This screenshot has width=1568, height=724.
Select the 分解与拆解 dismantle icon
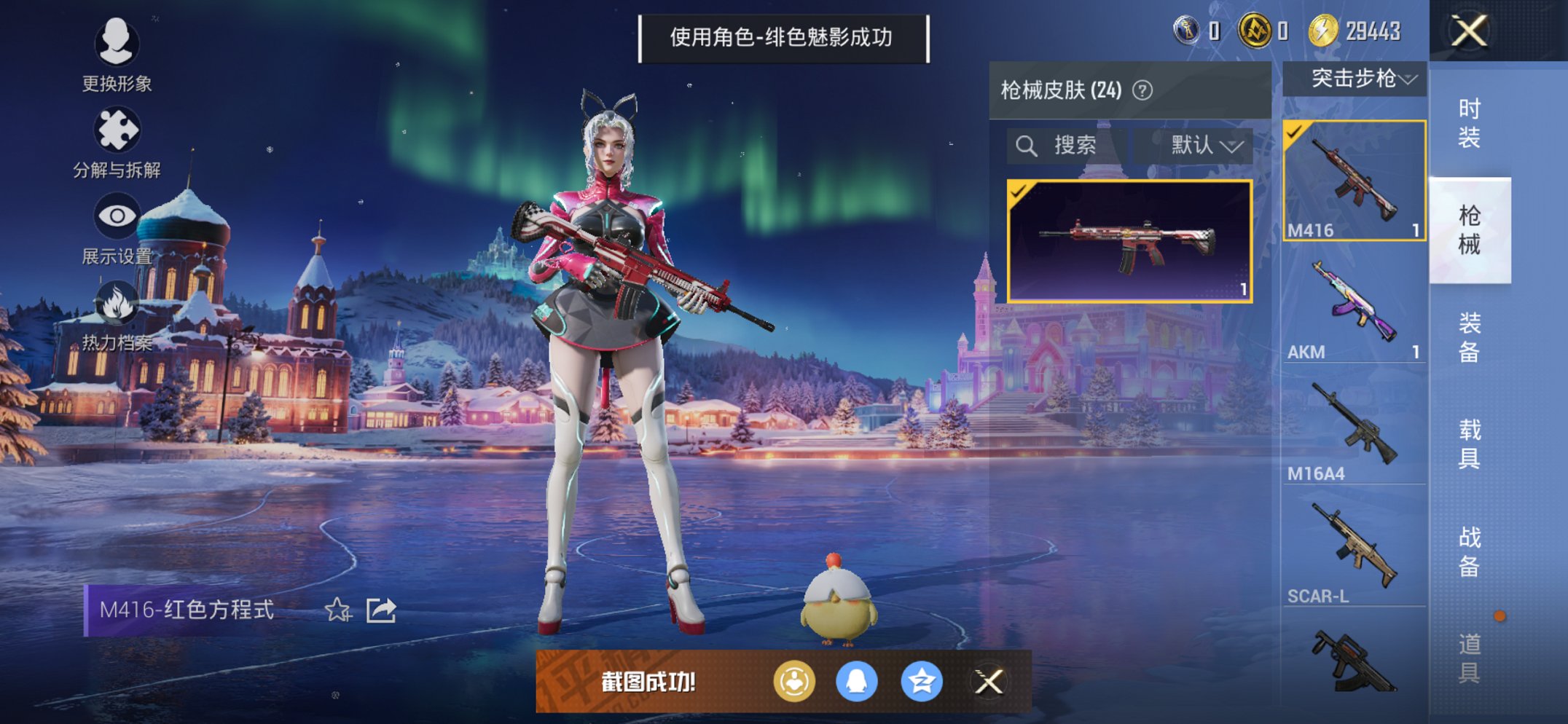(117, 127)
